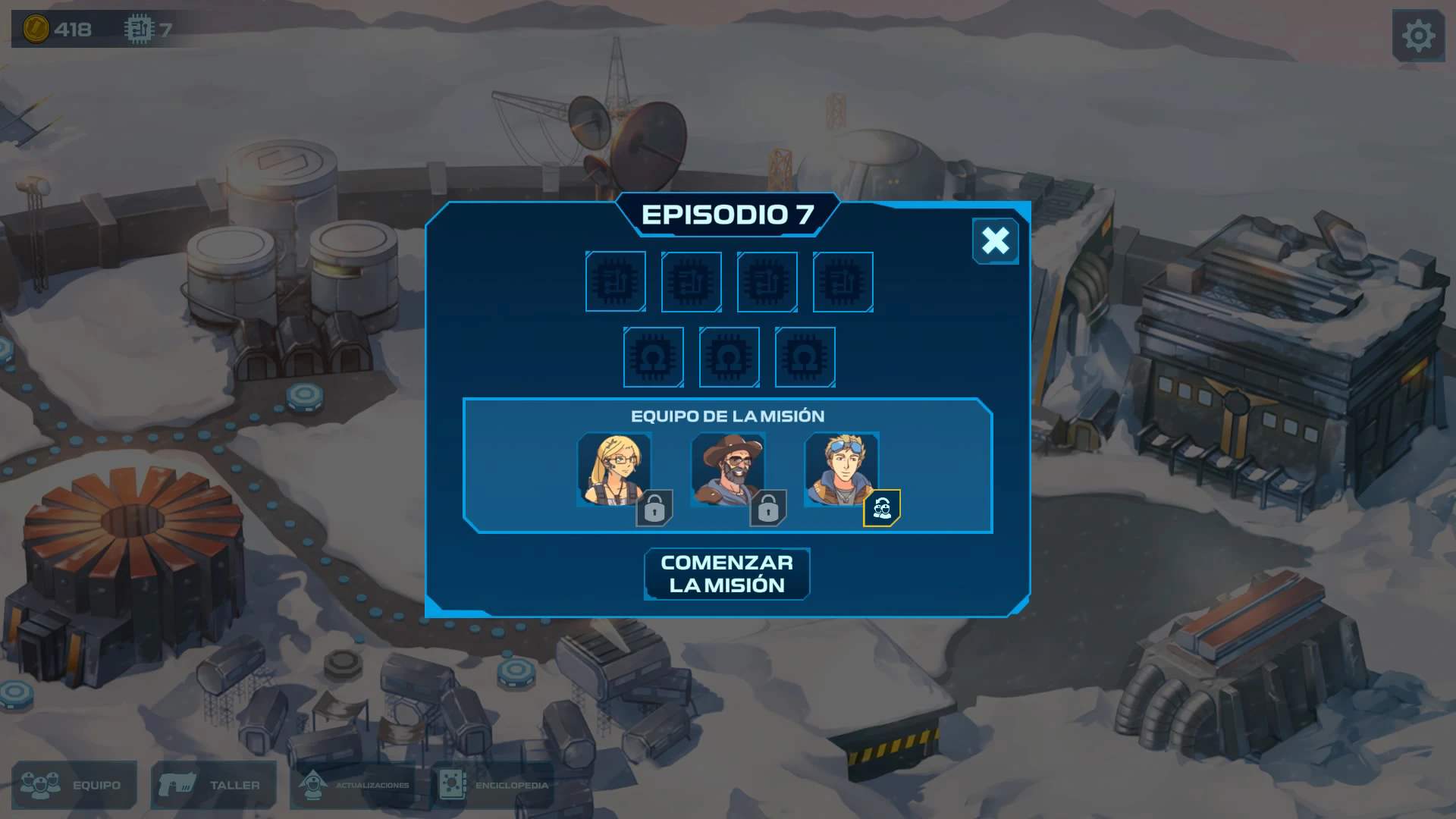Open the Actualizaciones upgrades menu
This screenshot has height=819, width=1456.
[353, 785]
